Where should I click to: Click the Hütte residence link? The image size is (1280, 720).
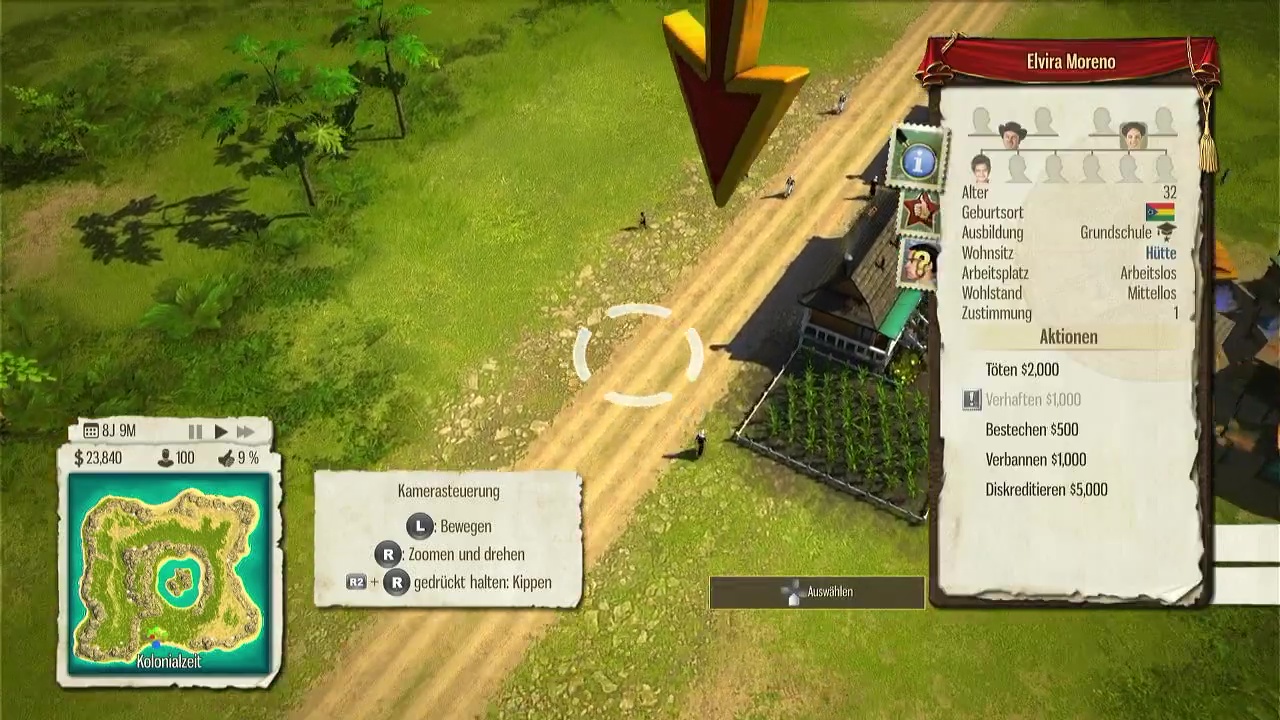click(1160, 253)
